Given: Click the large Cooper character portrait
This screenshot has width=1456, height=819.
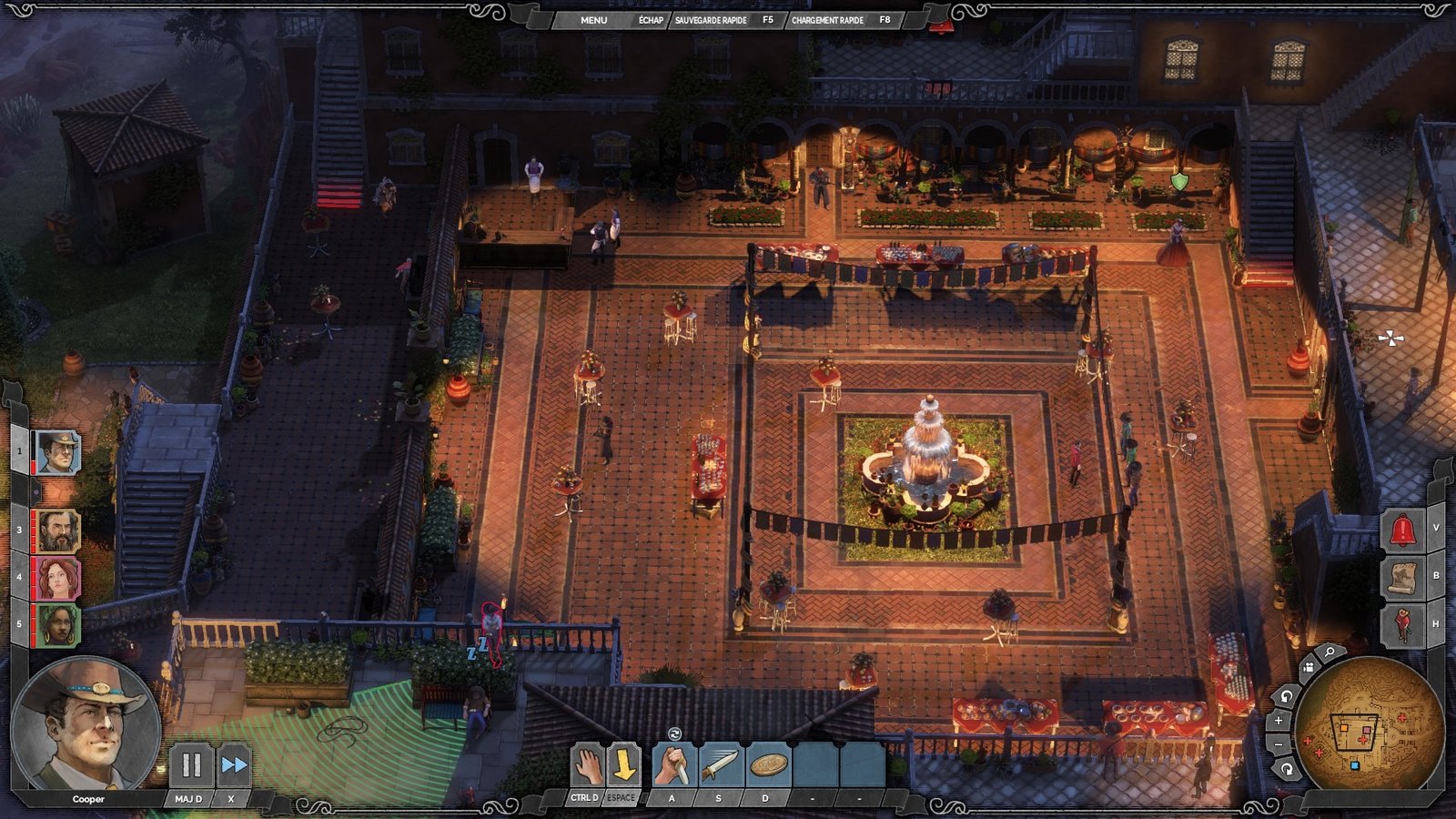Looking at the screenshot, I should (86, 723).
